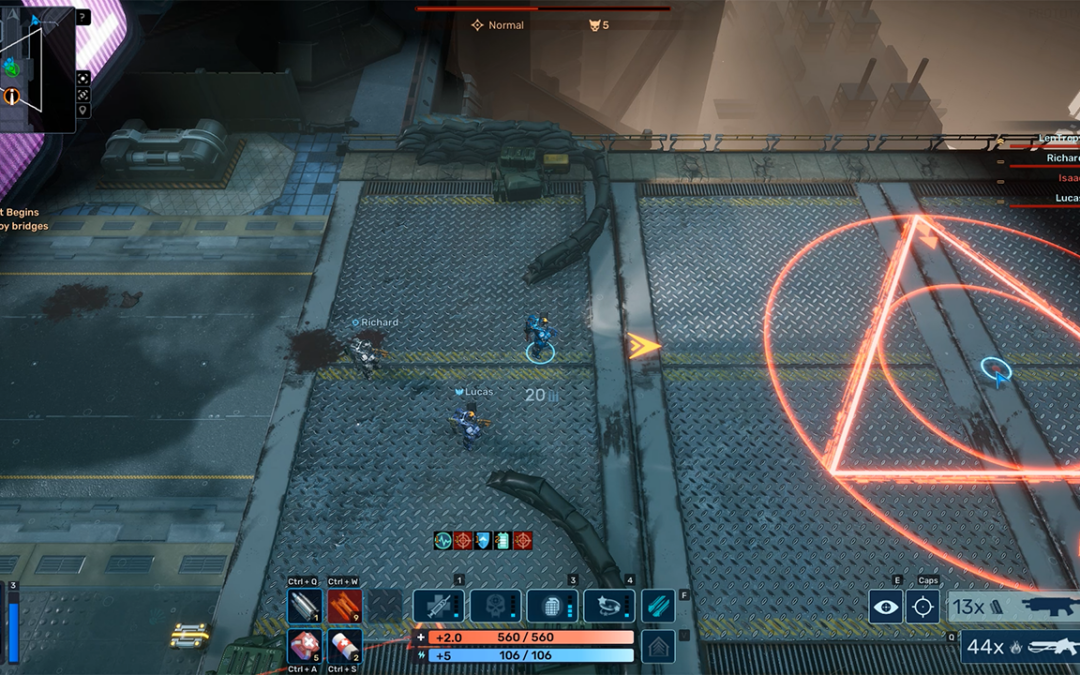The height and width of the screenshot is (675, 1080).
Task: Throw grenade using the grenade ability
Action: [552, 606]
